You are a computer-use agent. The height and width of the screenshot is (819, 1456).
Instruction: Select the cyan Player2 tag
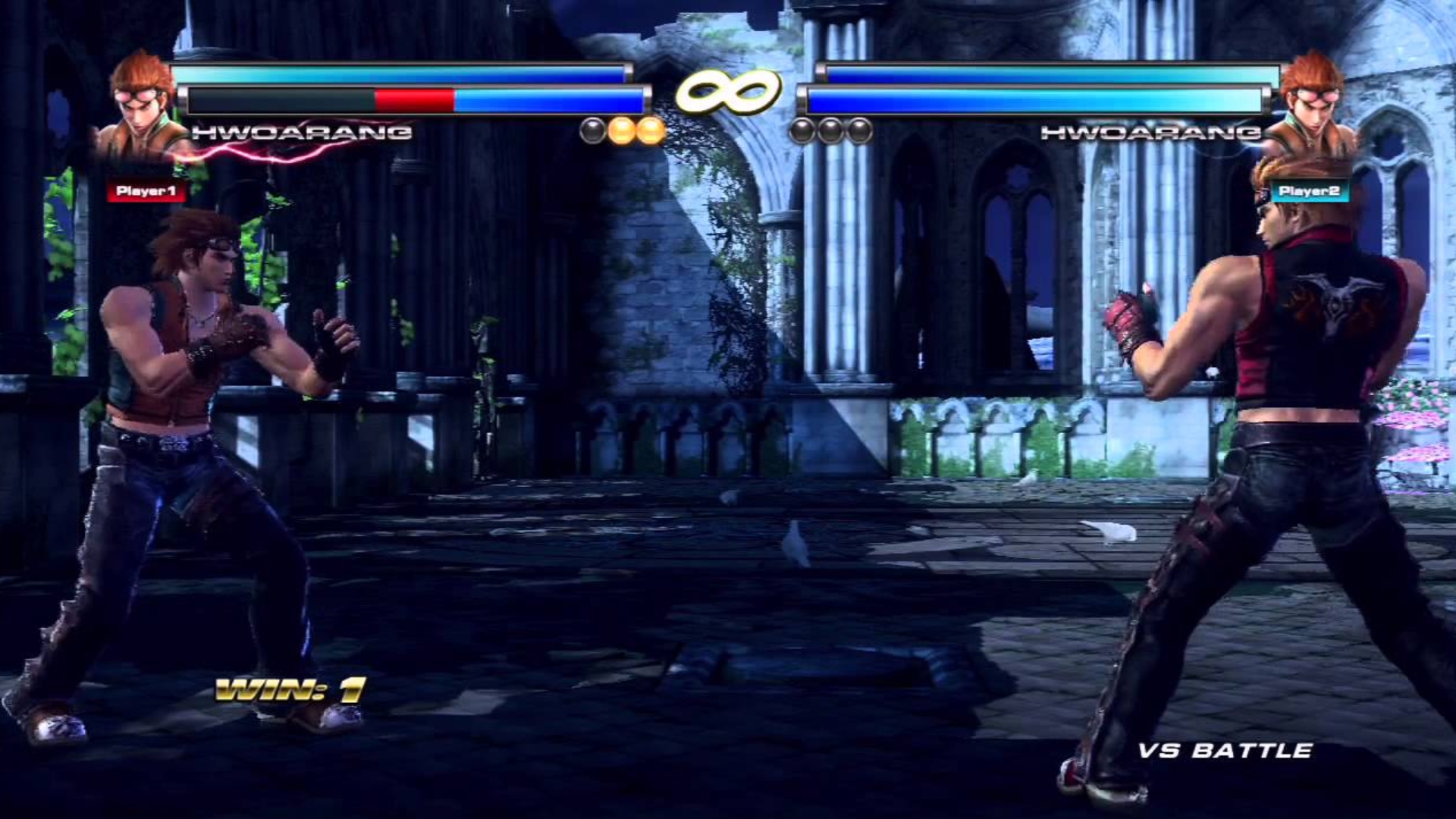coord(1310,191)
